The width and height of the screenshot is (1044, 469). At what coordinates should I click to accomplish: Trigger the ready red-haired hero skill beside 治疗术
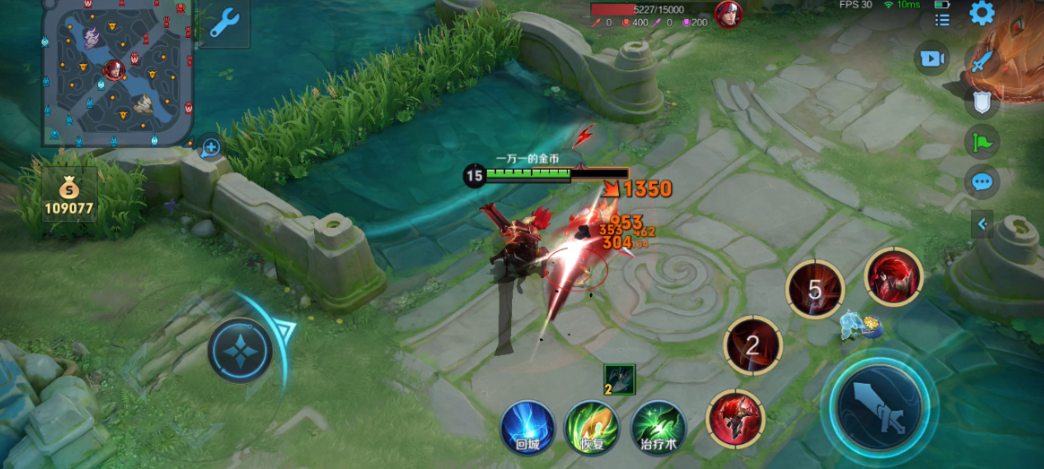(735, 418)
